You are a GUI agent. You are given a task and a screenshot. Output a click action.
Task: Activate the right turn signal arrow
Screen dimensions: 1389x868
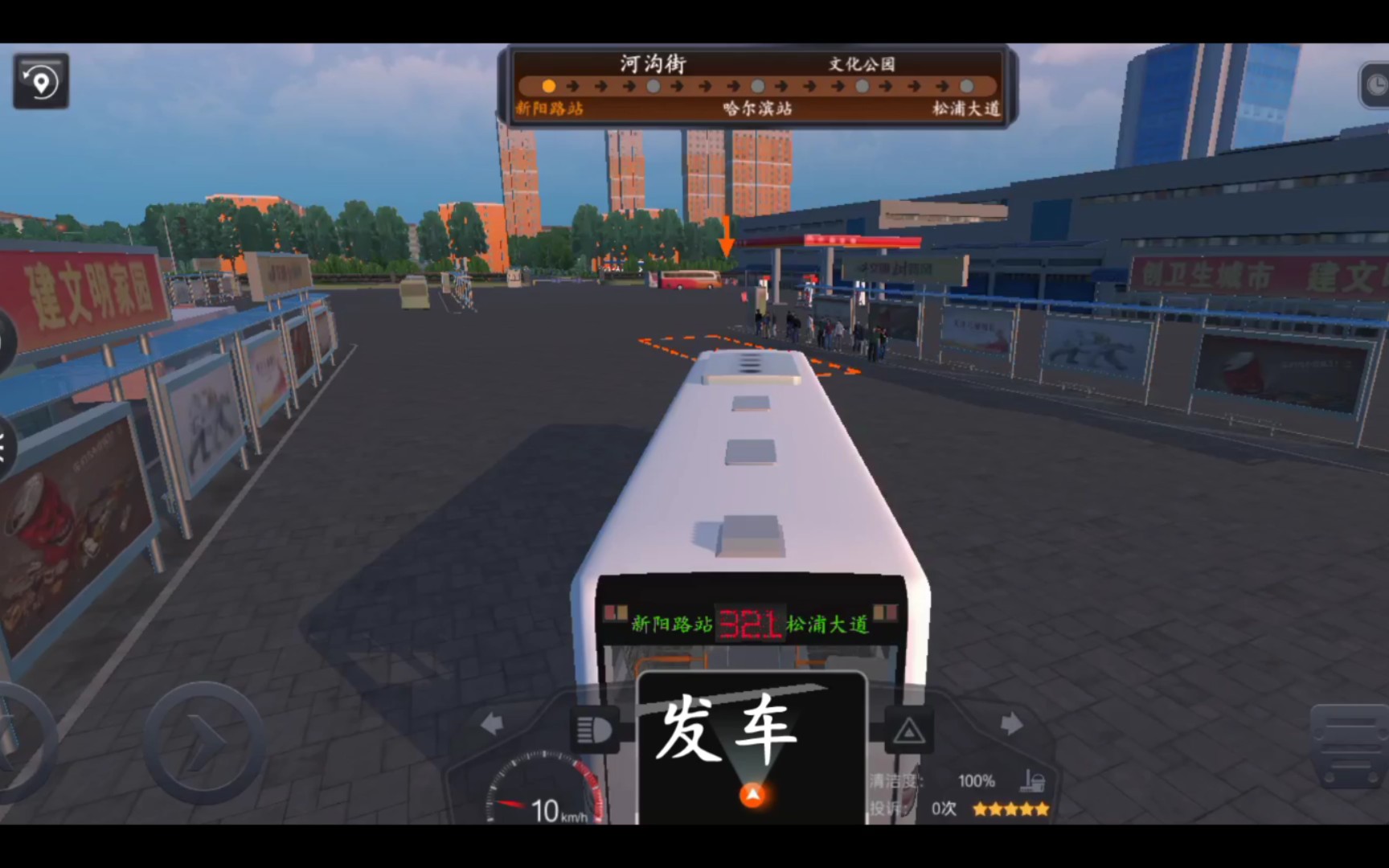pyautogui.click(x=1010, y=723)
